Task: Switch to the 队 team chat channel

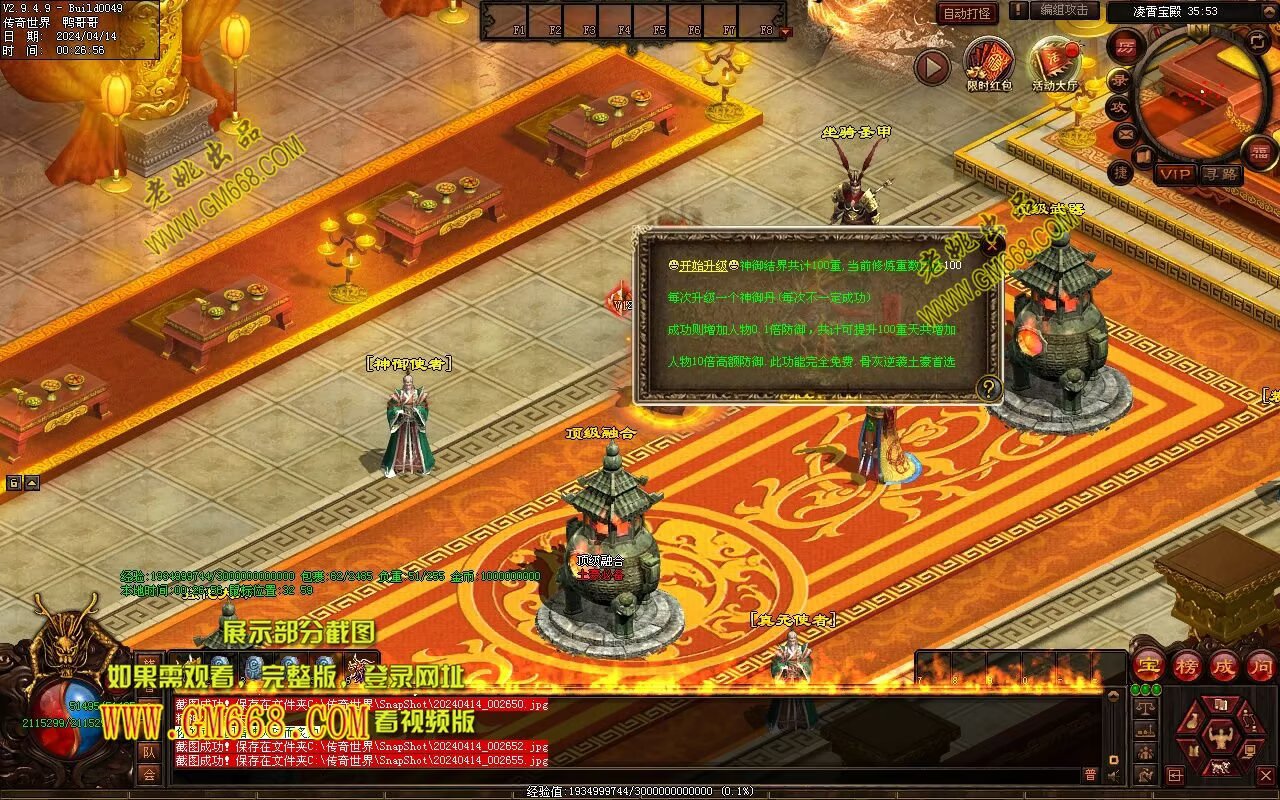Action: click(x=148, y=752)
